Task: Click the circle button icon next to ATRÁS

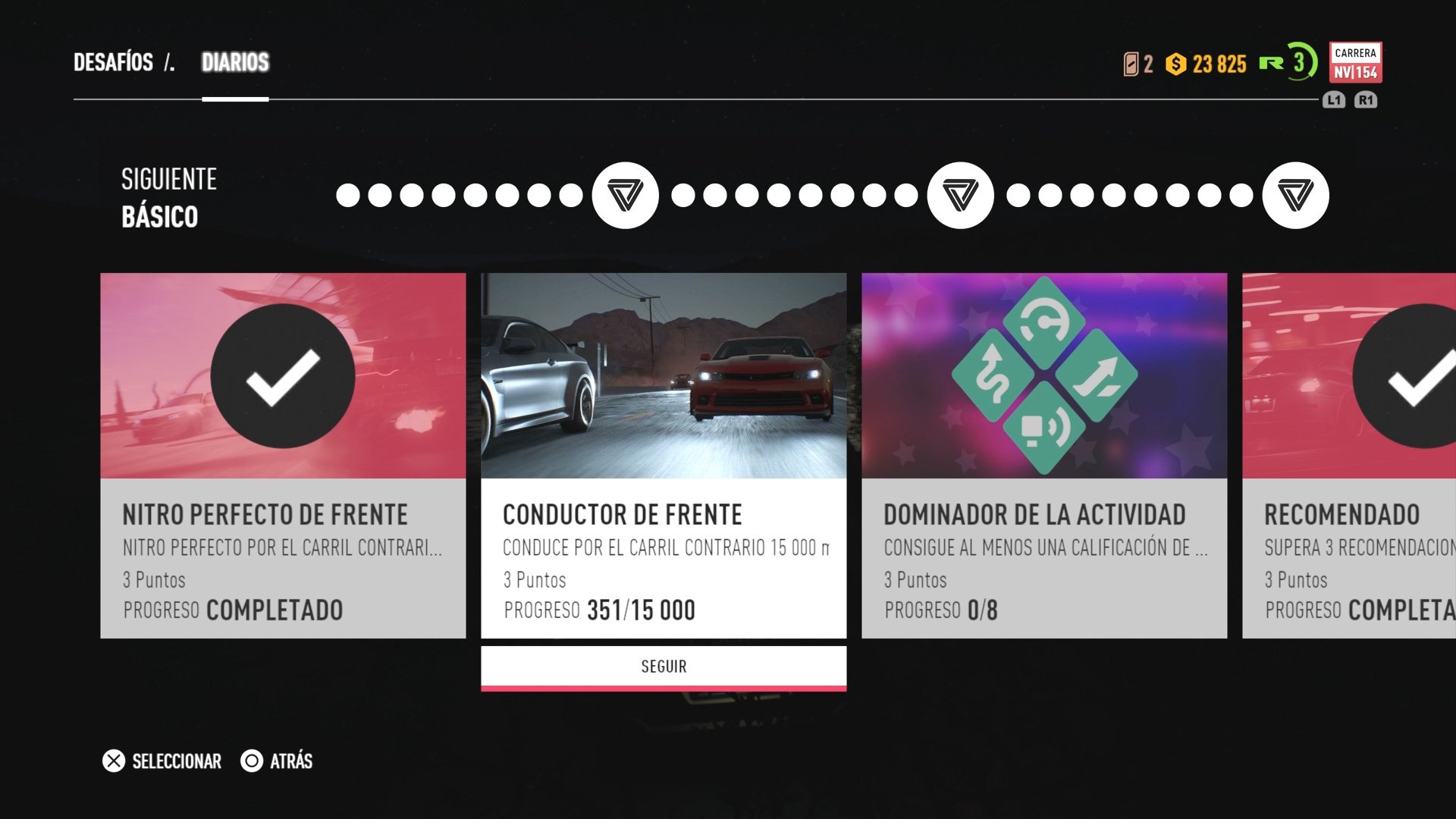Action: [250, 761]
